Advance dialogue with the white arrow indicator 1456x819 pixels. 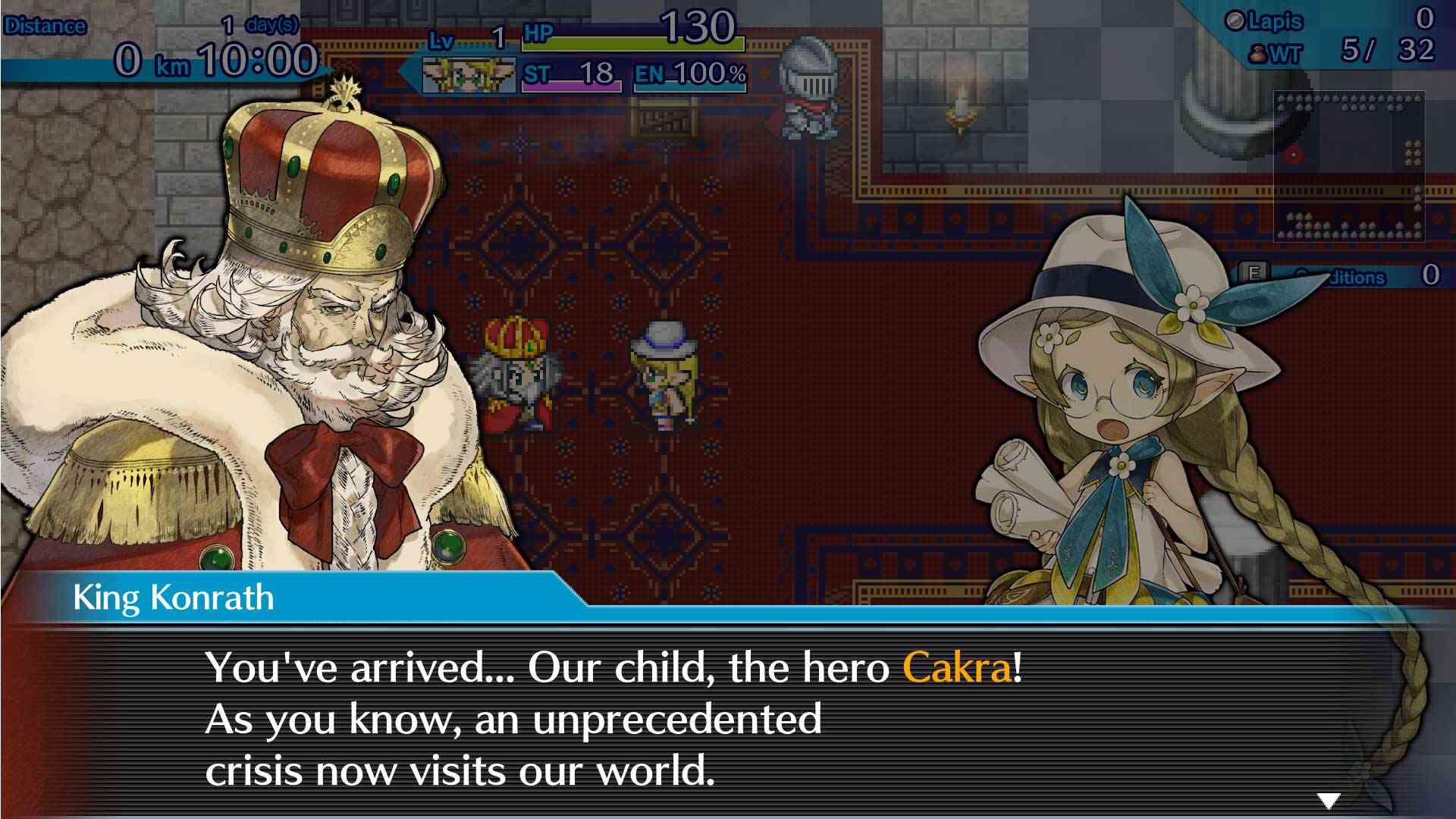(1329, 800)
